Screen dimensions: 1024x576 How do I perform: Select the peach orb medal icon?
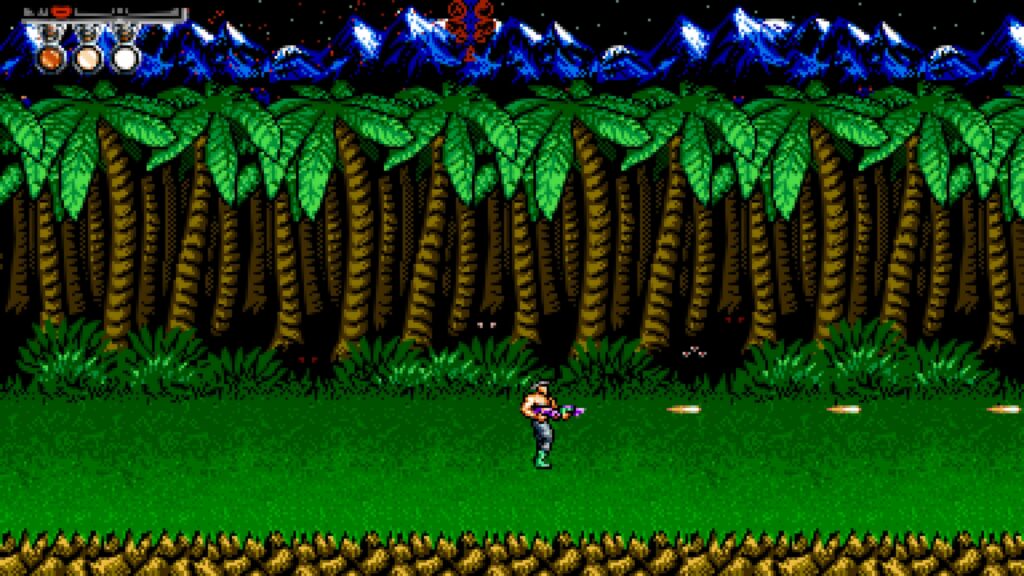87,57
